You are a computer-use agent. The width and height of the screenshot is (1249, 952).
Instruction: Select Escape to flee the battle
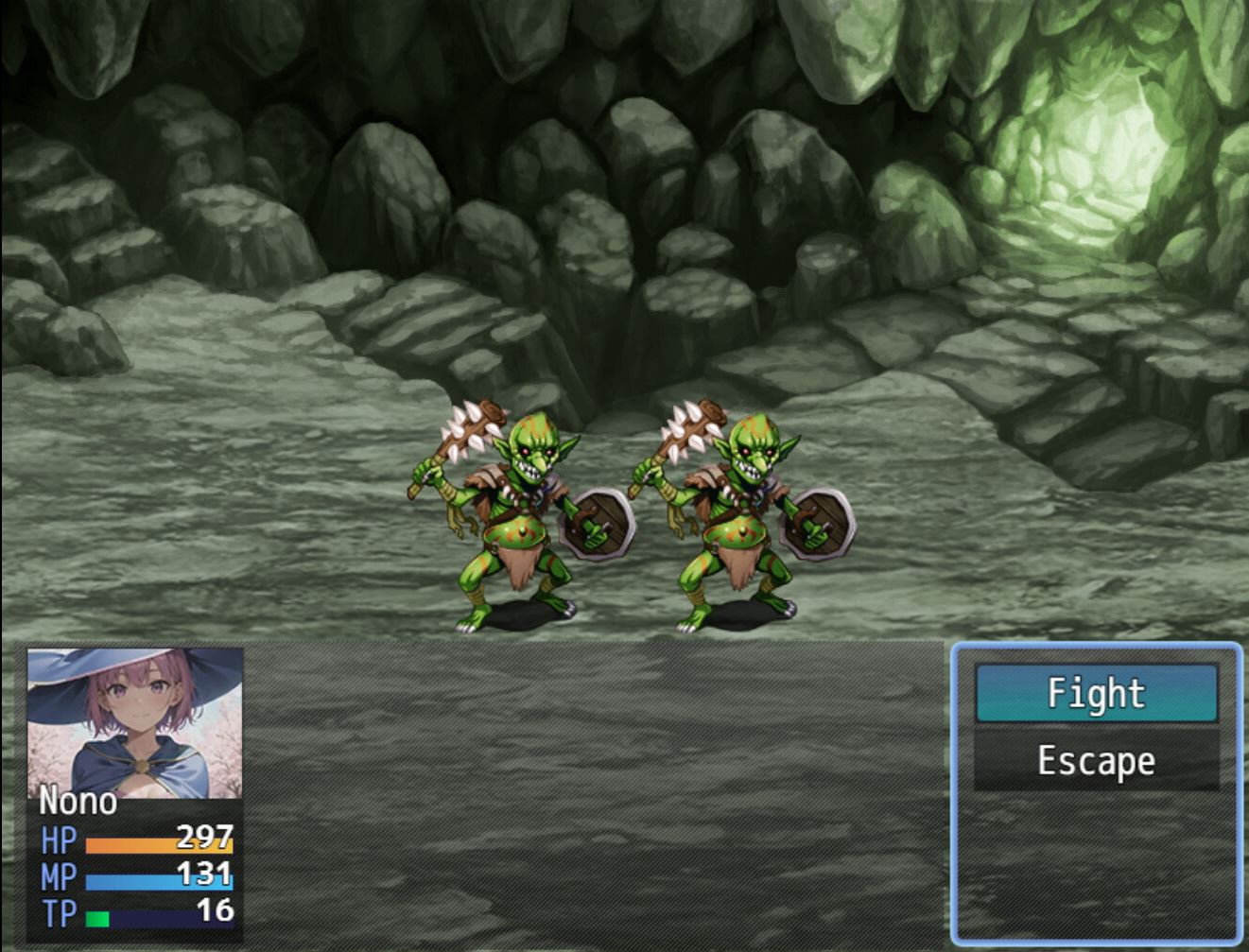[1096, 761]
